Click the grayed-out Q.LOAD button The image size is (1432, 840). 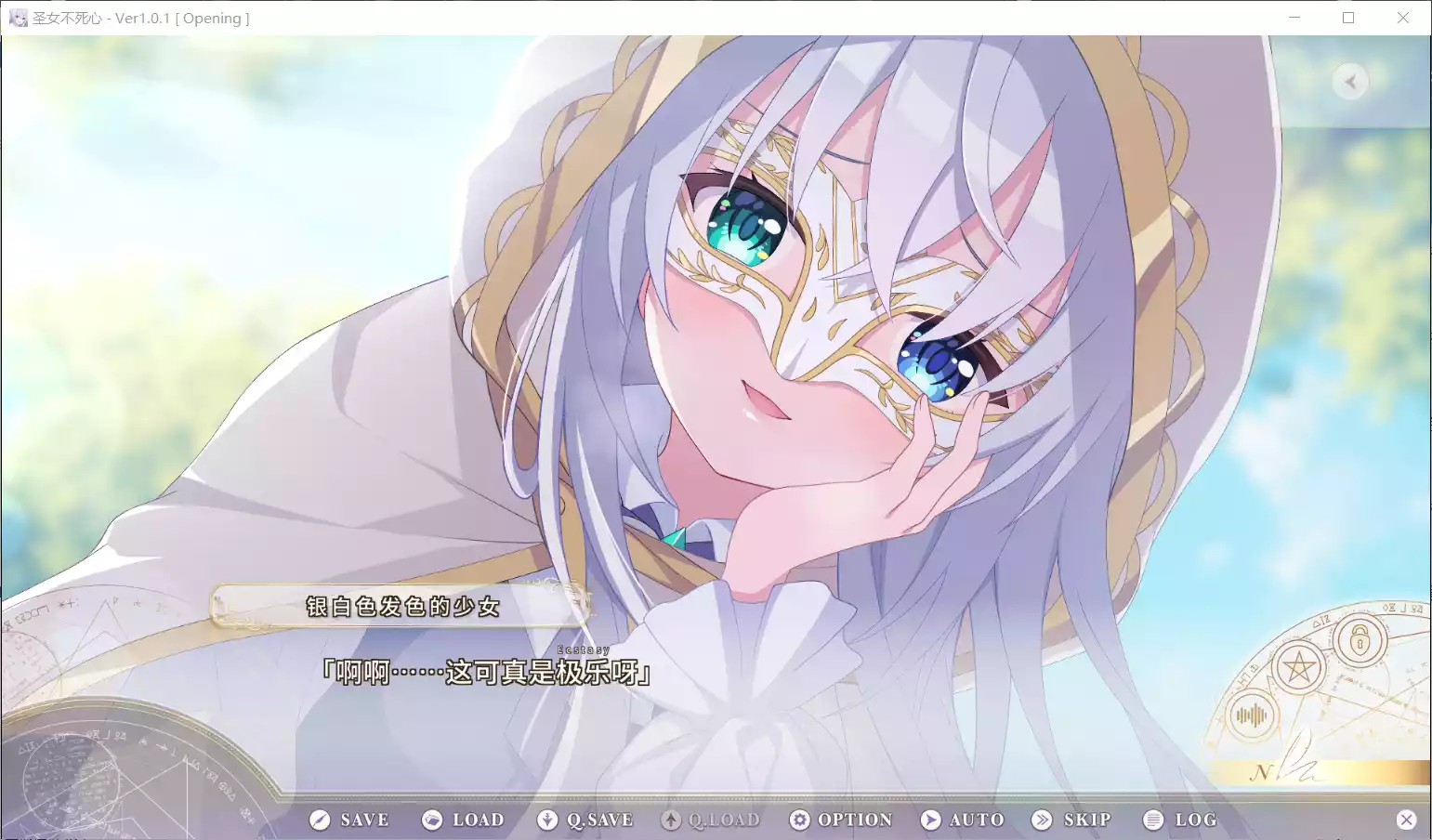coord(710,820)
